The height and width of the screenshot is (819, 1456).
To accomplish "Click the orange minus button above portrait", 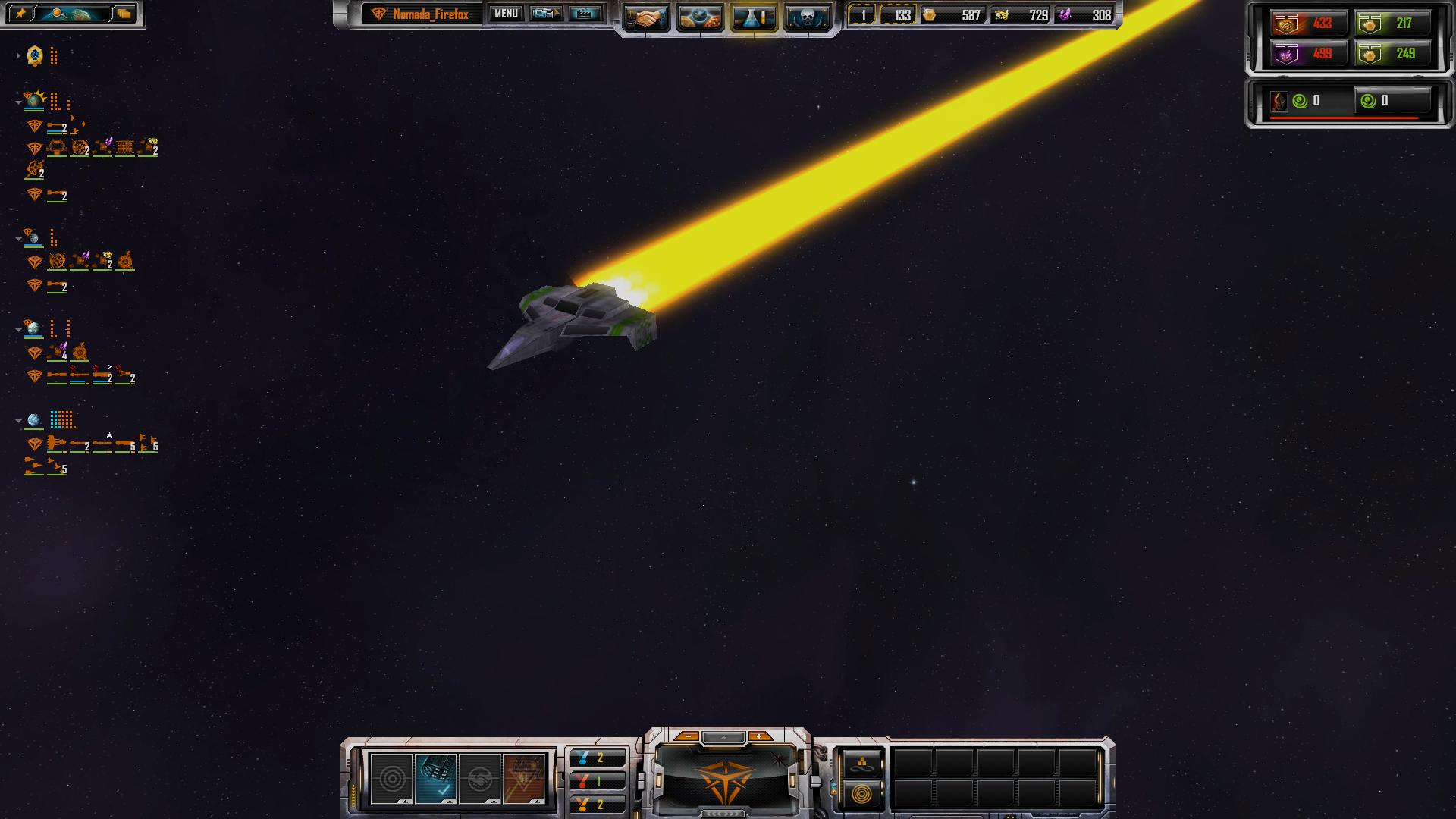I will 687,736.
